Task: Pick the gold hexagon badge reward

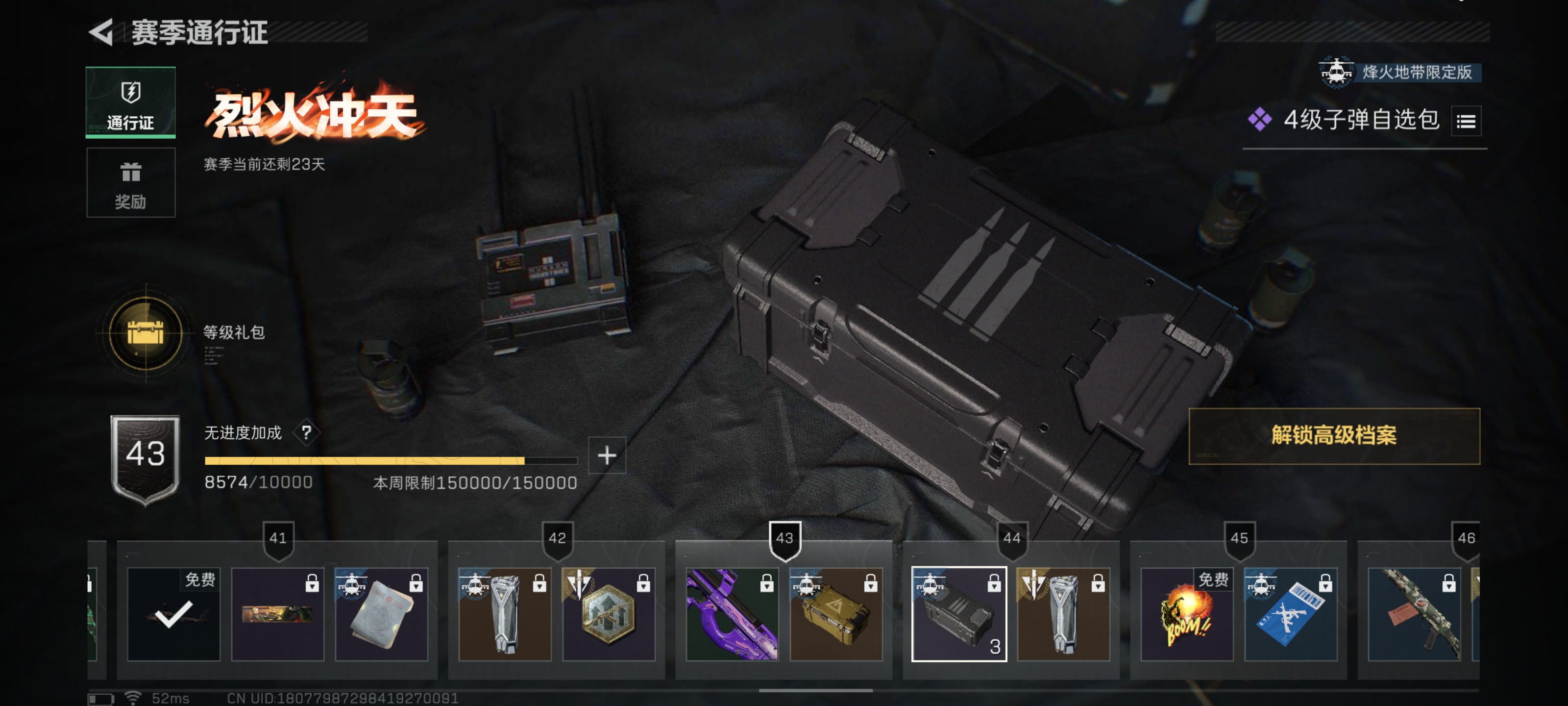Action: [608, 613]
